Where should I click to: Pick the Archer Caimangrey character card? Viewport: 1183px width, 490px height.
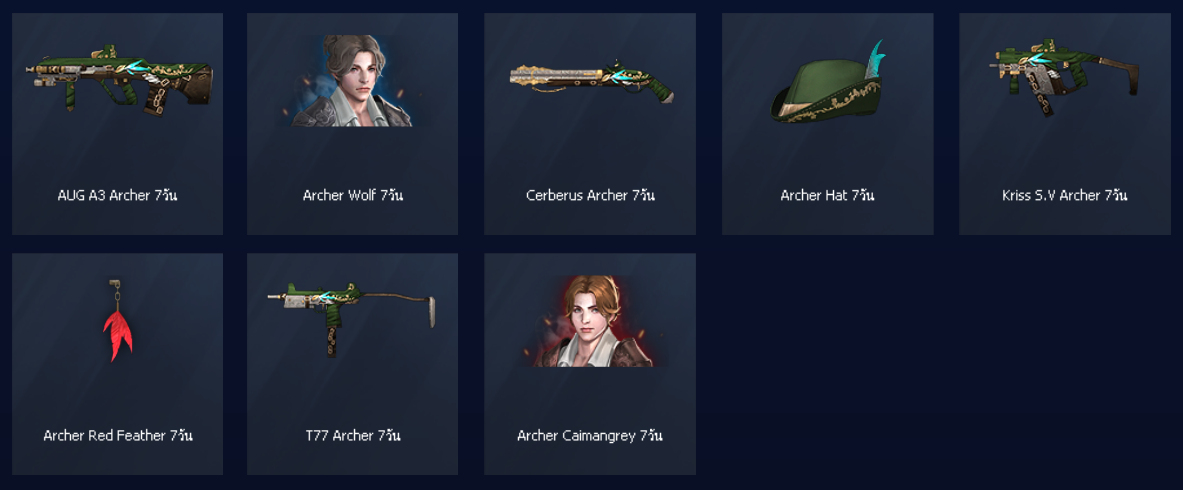click(590, 364)
